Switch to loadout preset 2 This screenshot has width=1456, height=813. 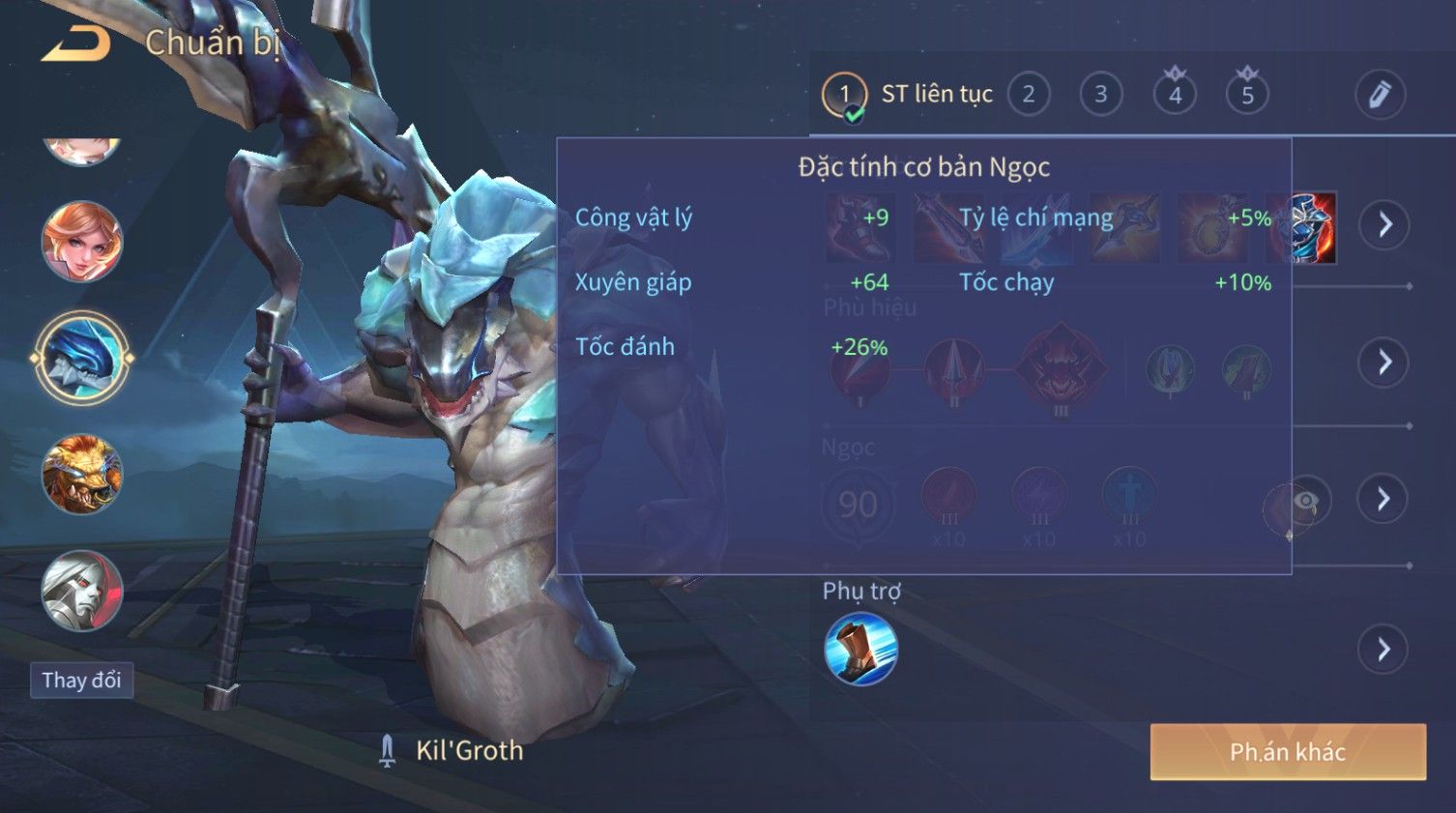point(1029,95)
